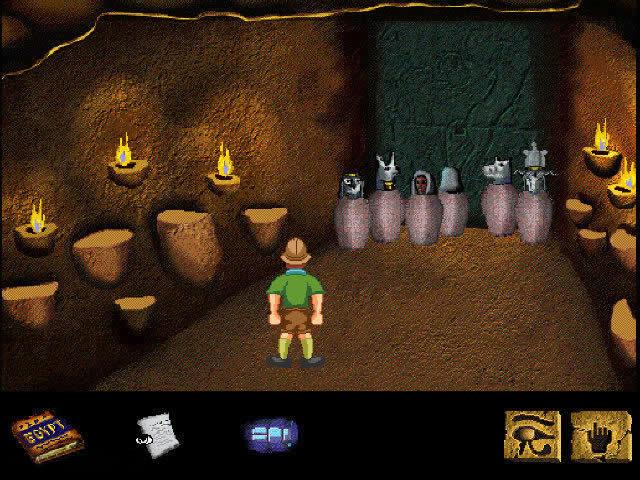Open the Egypt book in the inventory

[47, 436]
